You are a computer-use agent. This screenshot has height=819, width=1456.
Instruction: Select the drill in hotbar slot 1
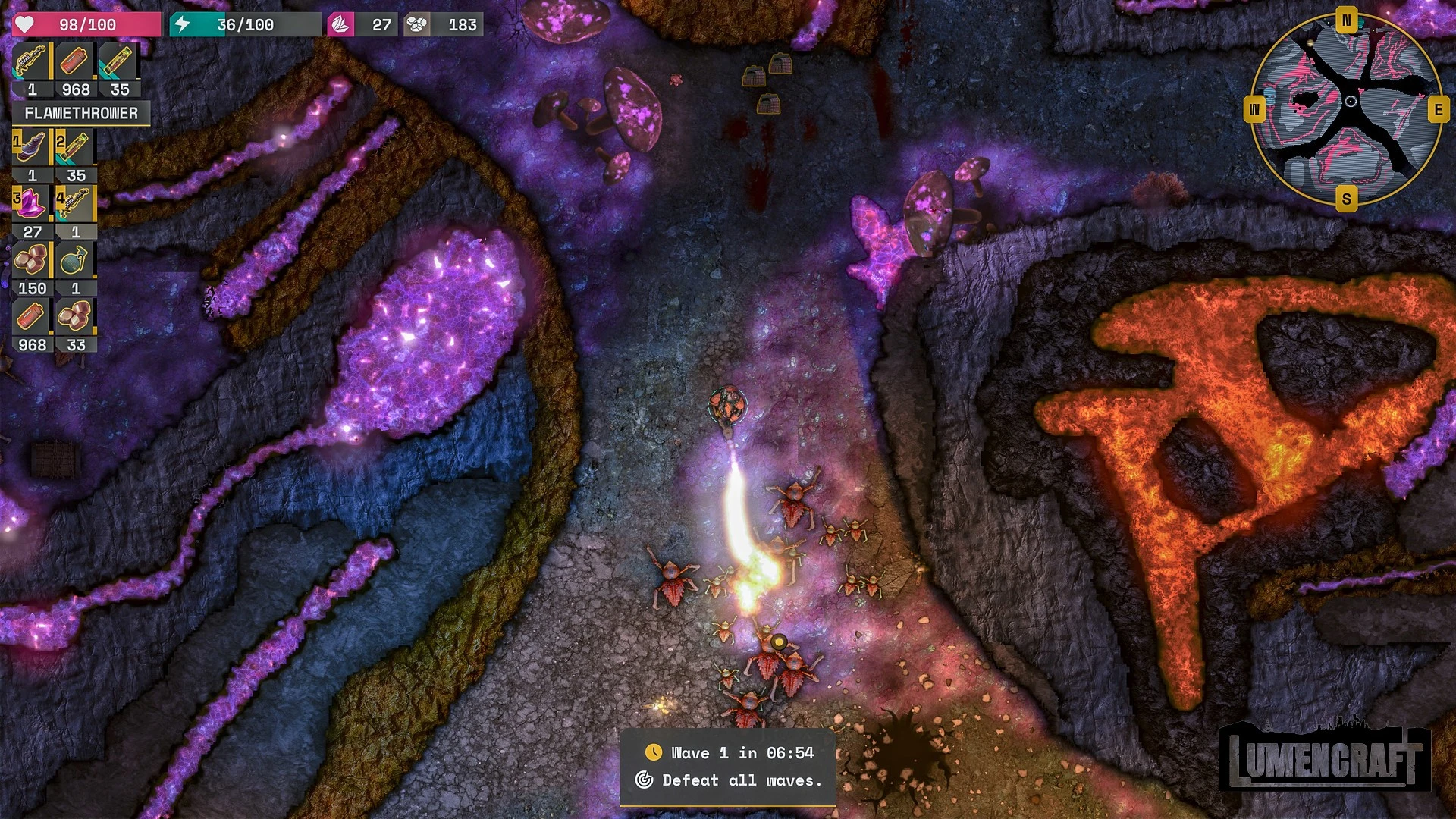pyautogui.click(x=31, y=148)
